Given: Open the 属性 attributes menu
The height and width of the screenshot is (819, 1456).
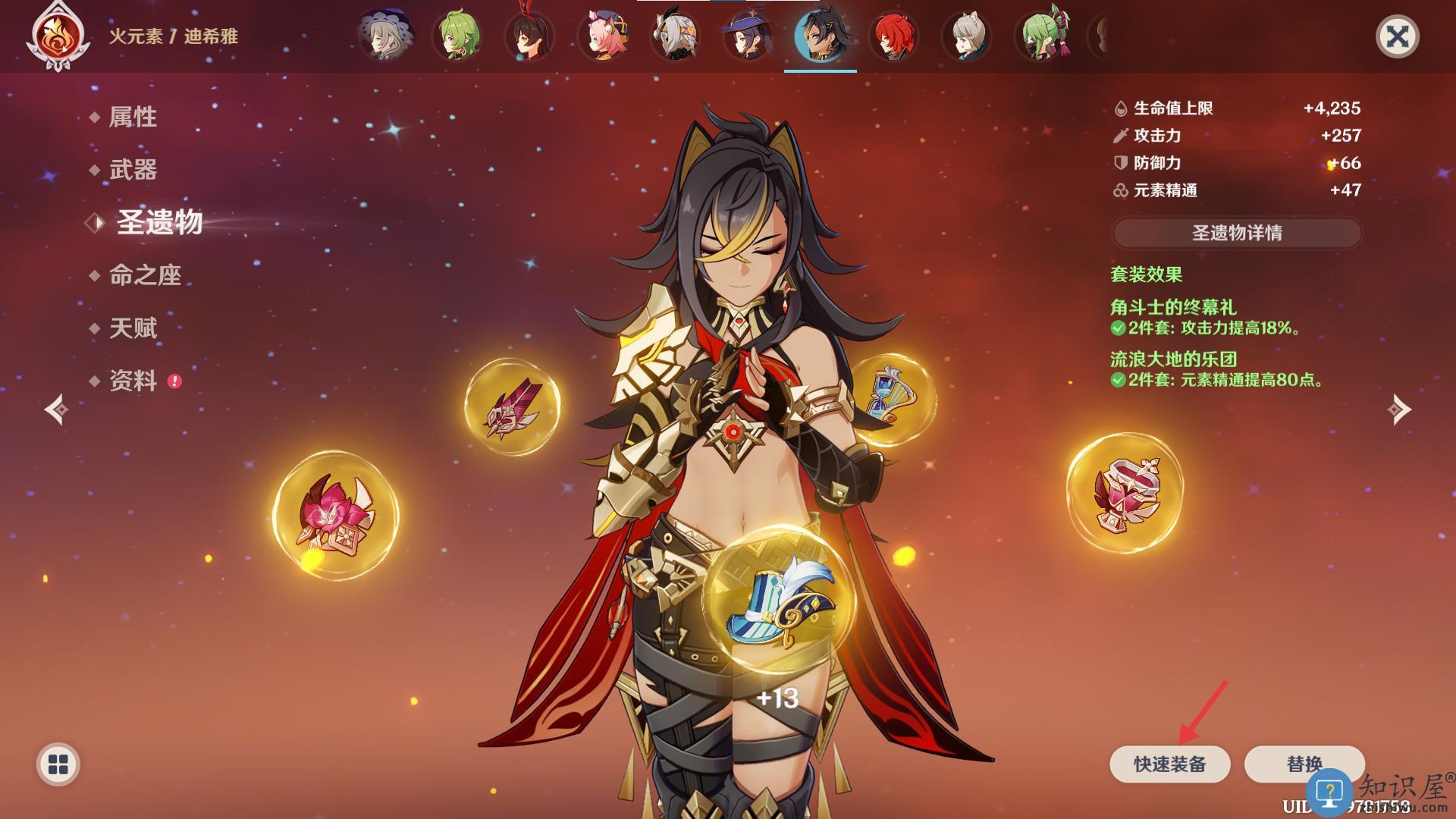Looking at the screenshot, I should (x=133, y=117).
